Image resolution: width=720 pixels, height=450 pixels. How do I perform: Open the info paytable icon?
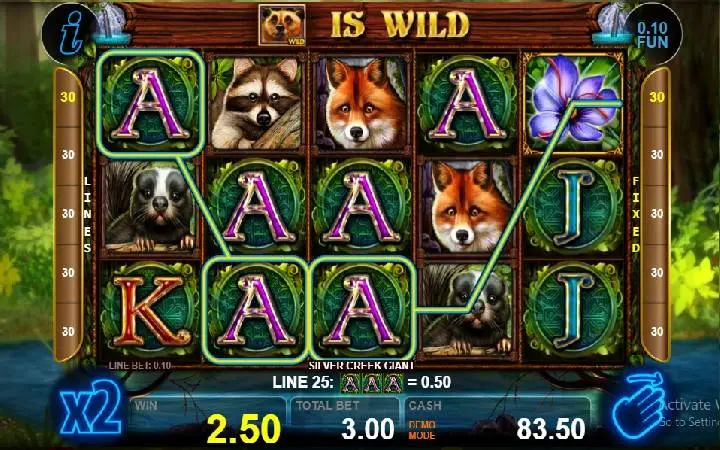(x=67, y=31)
